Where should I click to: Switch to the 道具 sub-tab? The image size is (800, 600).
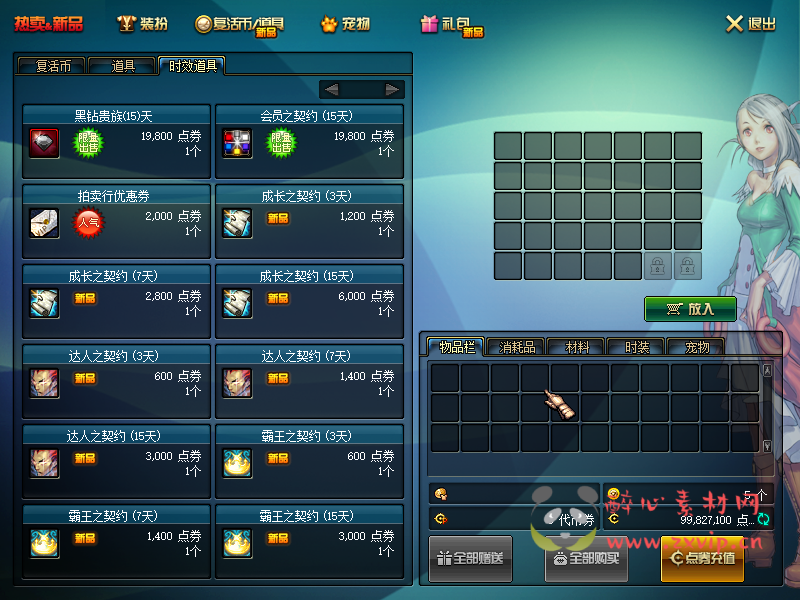click(x=123, y=66)
